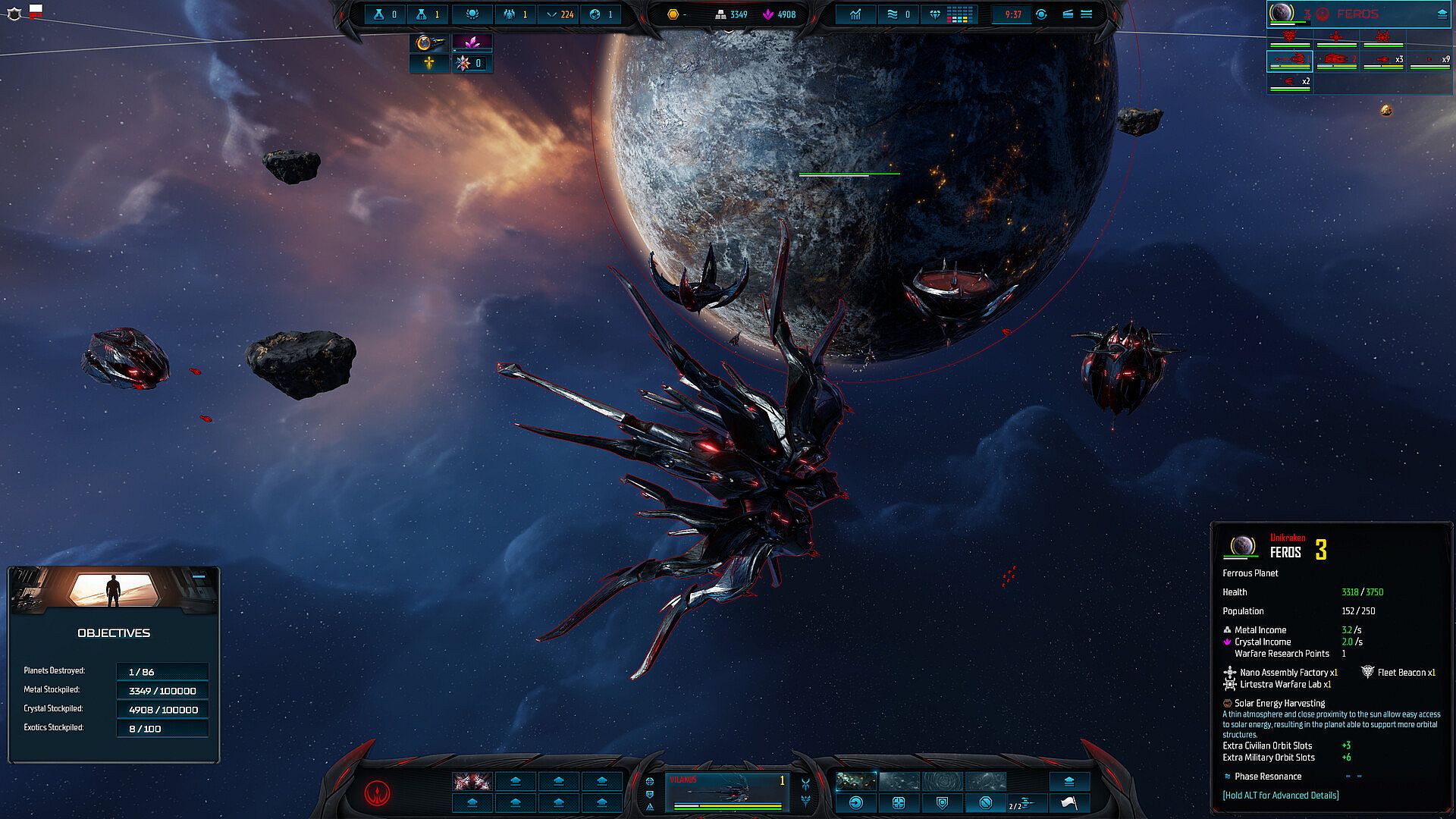Click the fleet supply 224 indicator
This screenshot has height=819, width=1456.
(560, 14)
